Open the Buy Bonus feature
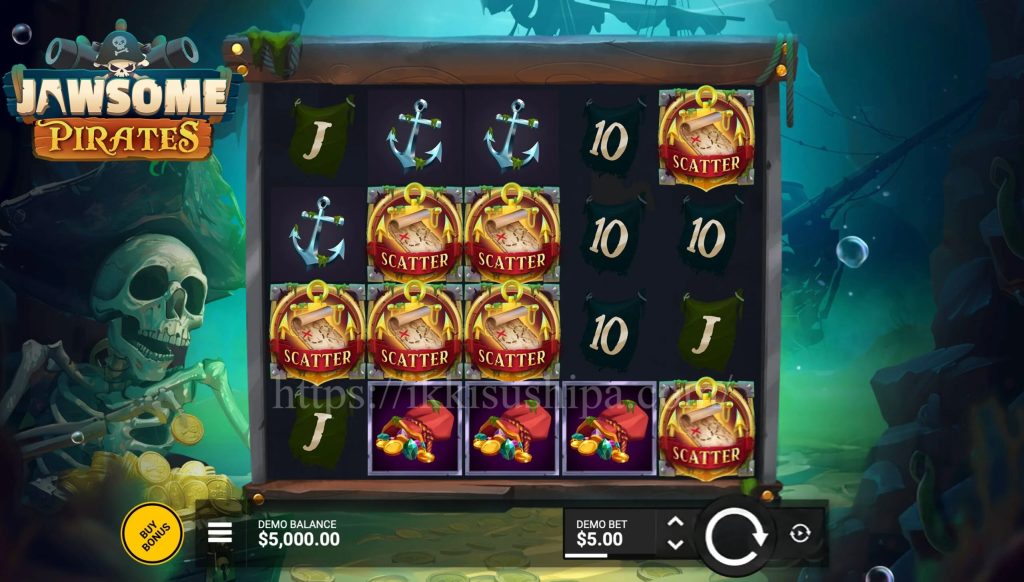 pyautogui.click(x=152, y=532)
